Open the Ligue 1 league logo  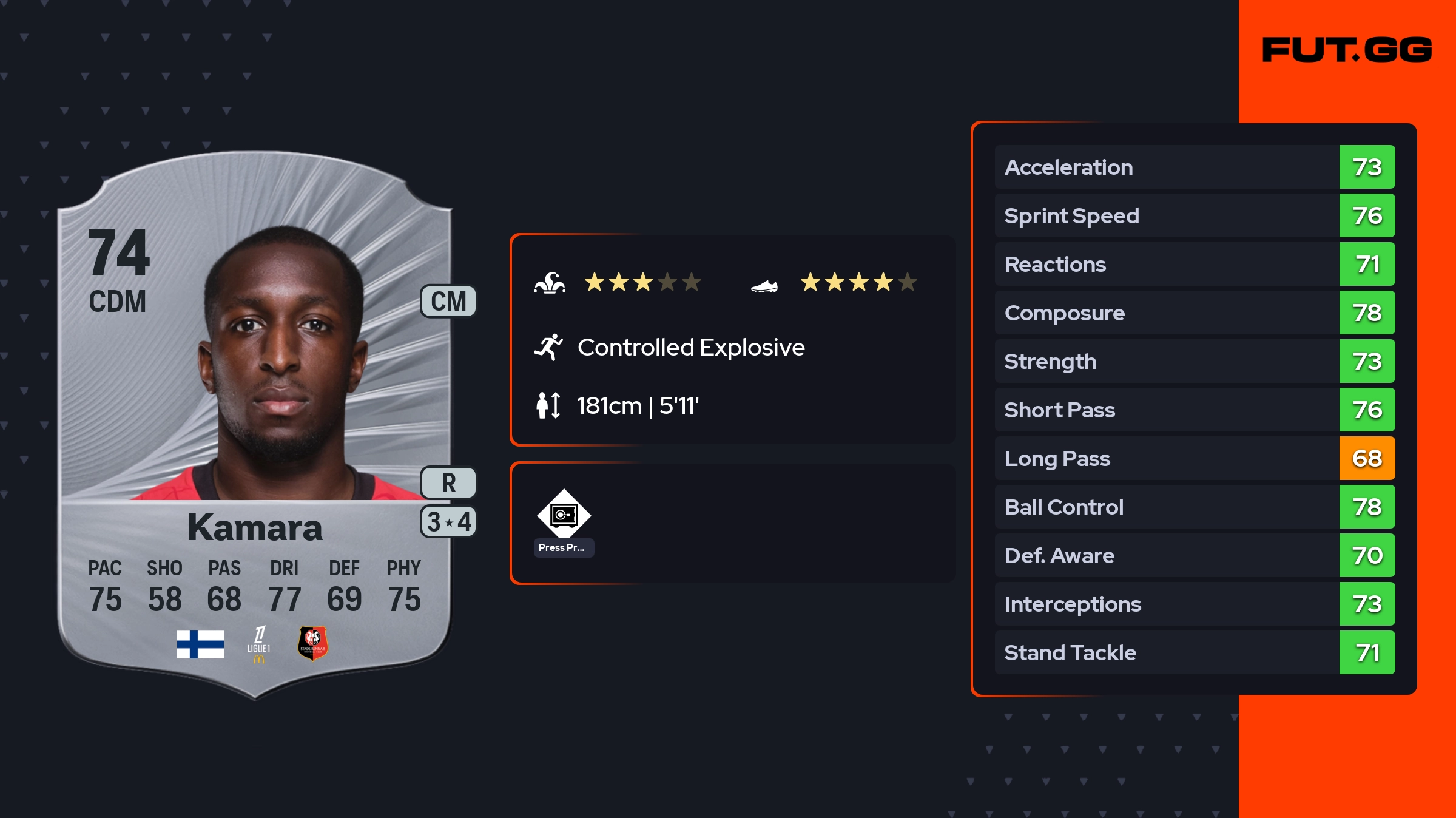click(259, 644)
